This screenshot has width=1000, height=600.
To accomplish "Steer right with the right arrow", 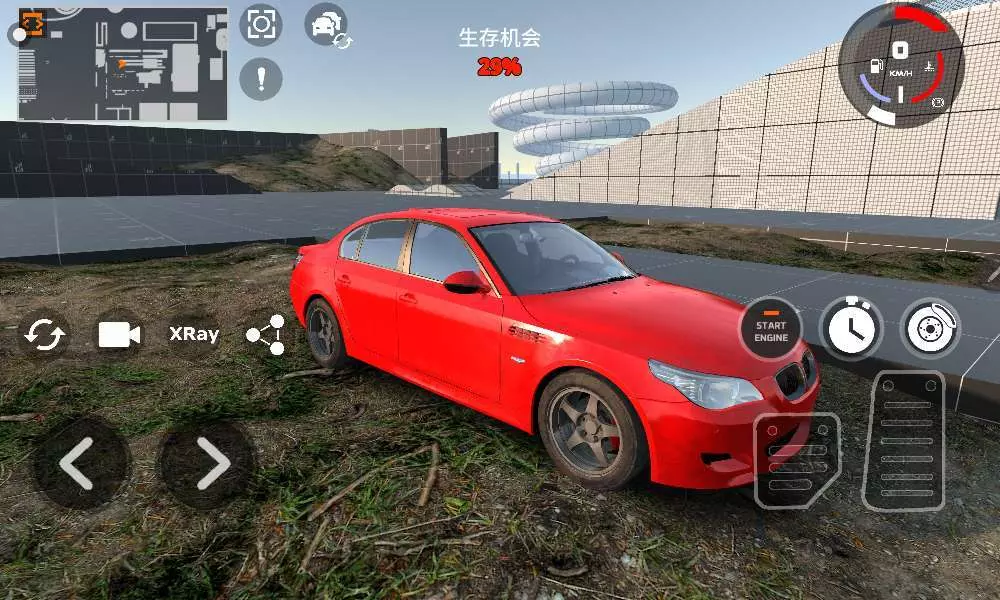I will tap(208, 463).
